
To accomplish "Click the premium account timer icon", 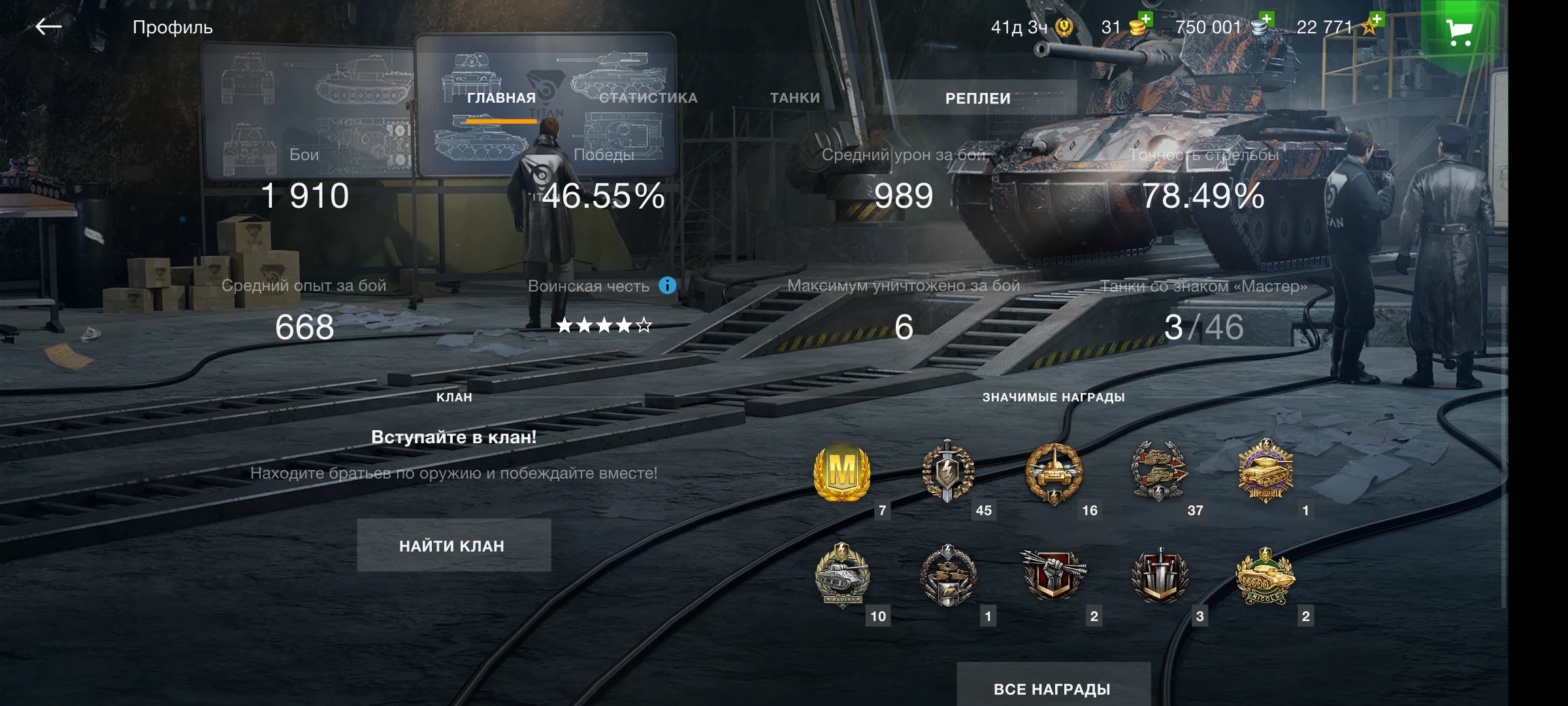I will click(1064, 27).
